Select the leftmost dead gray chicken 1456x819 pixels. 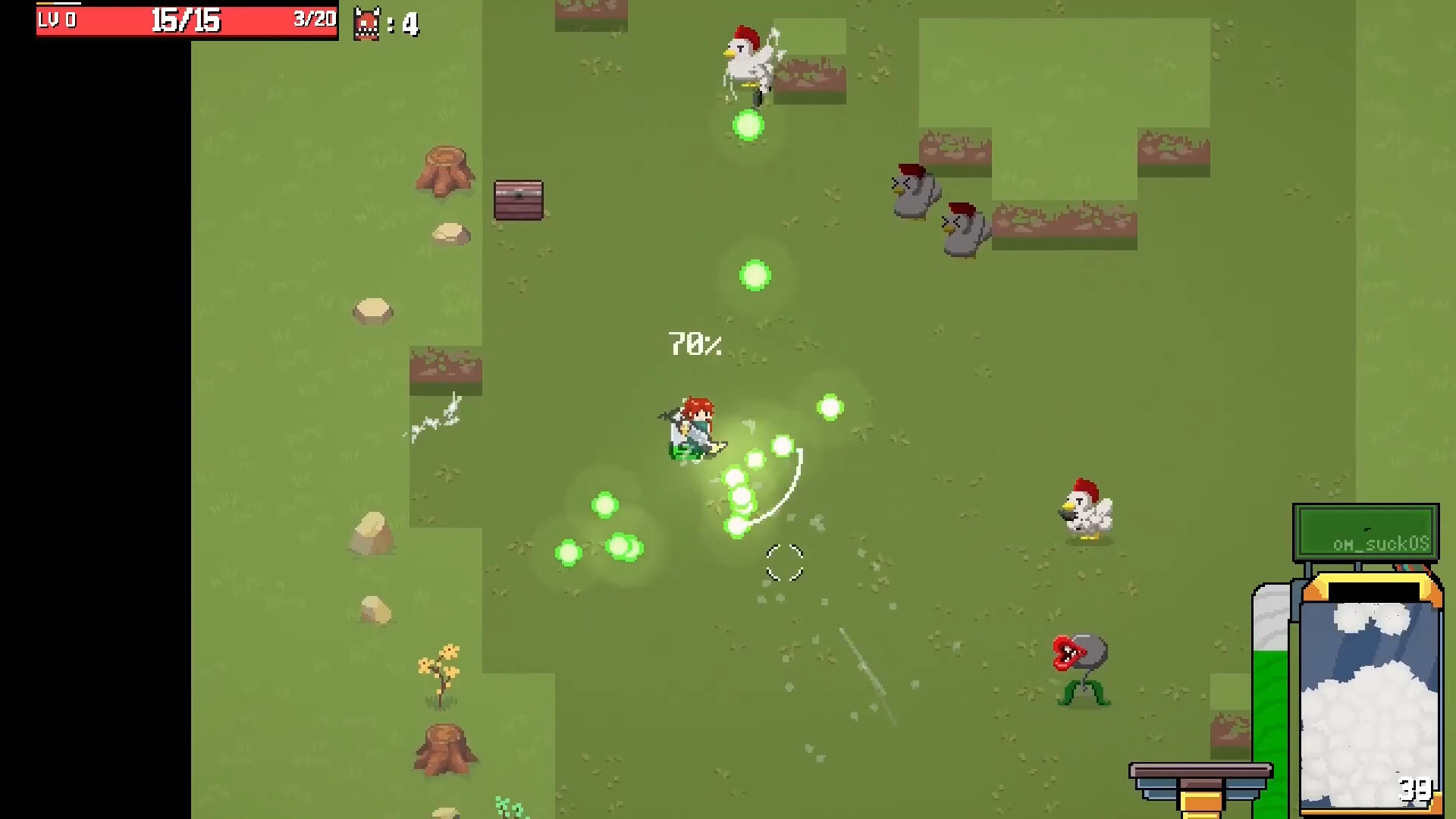point(914,193)
